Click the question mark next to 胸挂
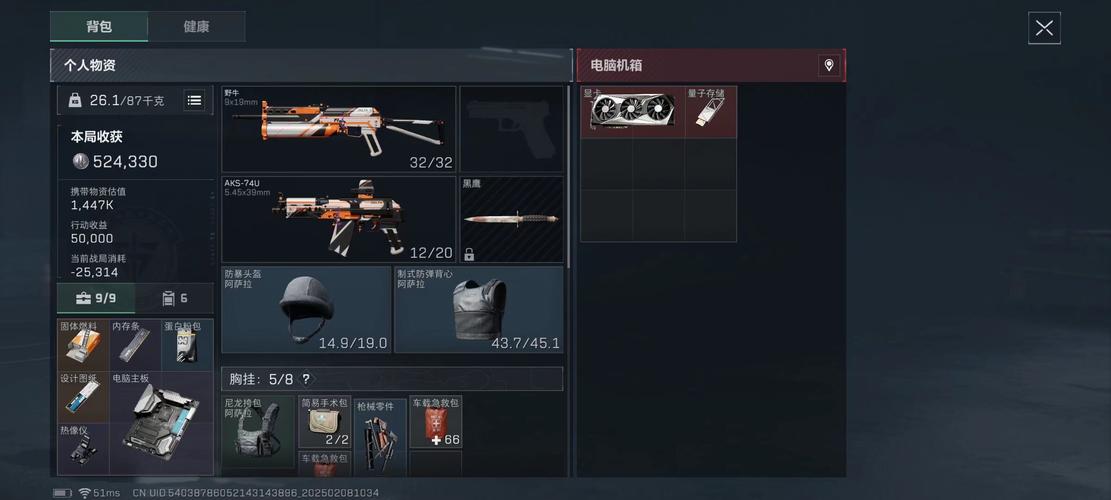The width and height of the screenshot is (1111, 500). click(305, 379)
